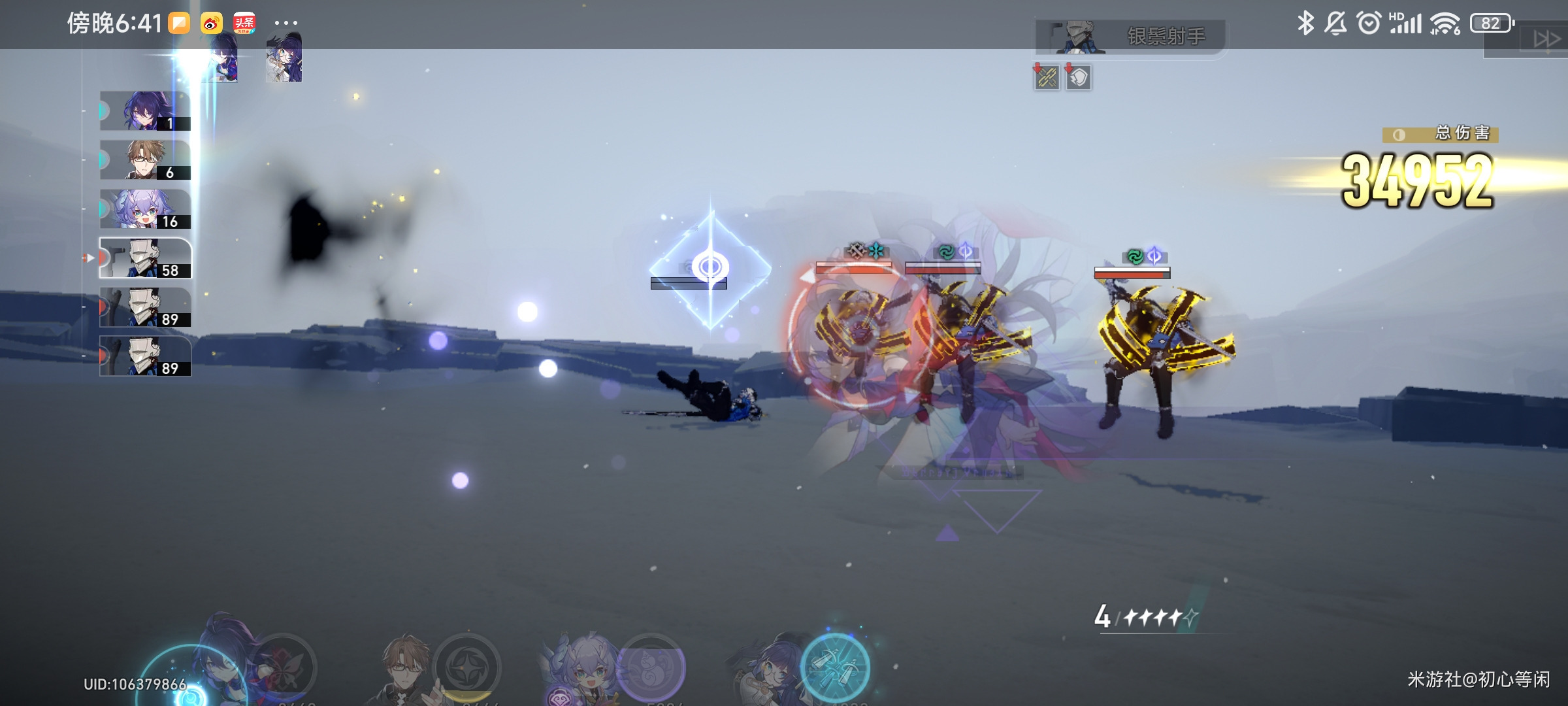Activate Seele's butterfly ultimate icon
Screen dimensions: 1568x706
coord(284,668)
